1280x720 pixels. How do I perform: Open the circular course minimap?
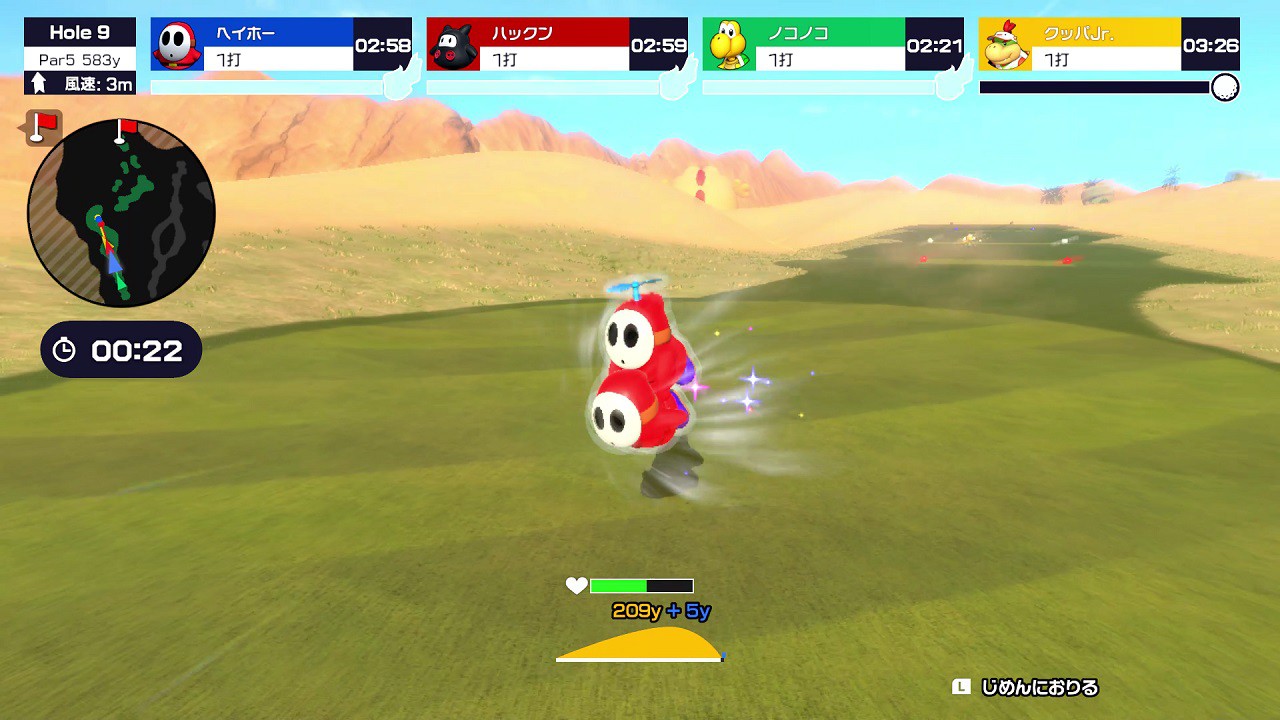[x=121, y=212]
